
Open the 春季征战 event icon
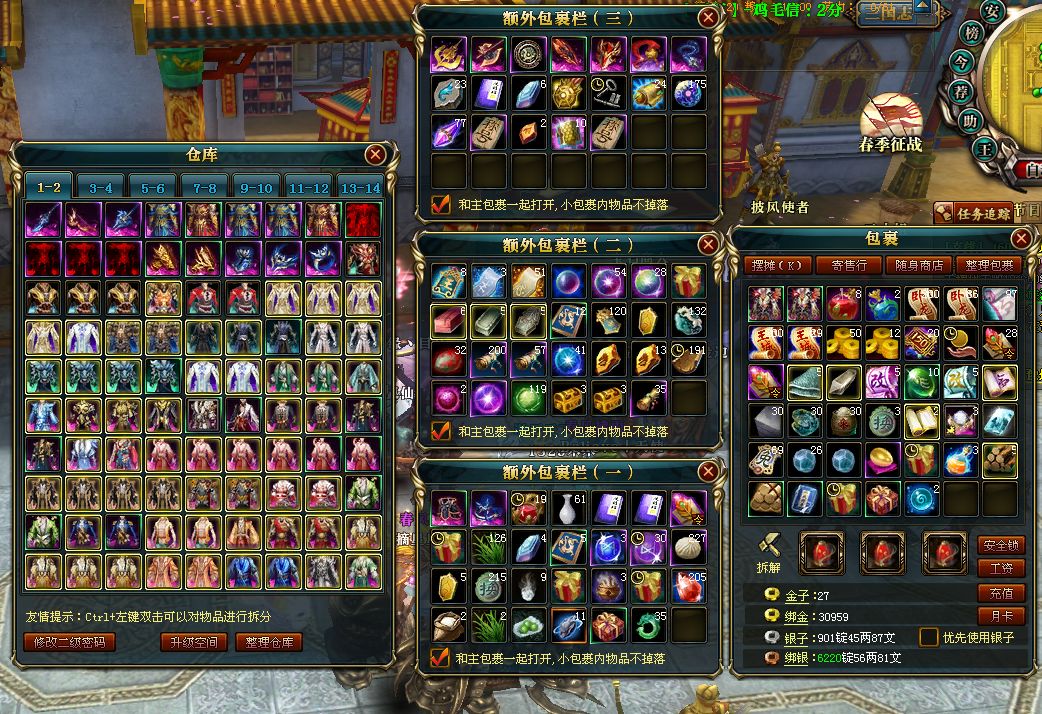tap(889, 120)
